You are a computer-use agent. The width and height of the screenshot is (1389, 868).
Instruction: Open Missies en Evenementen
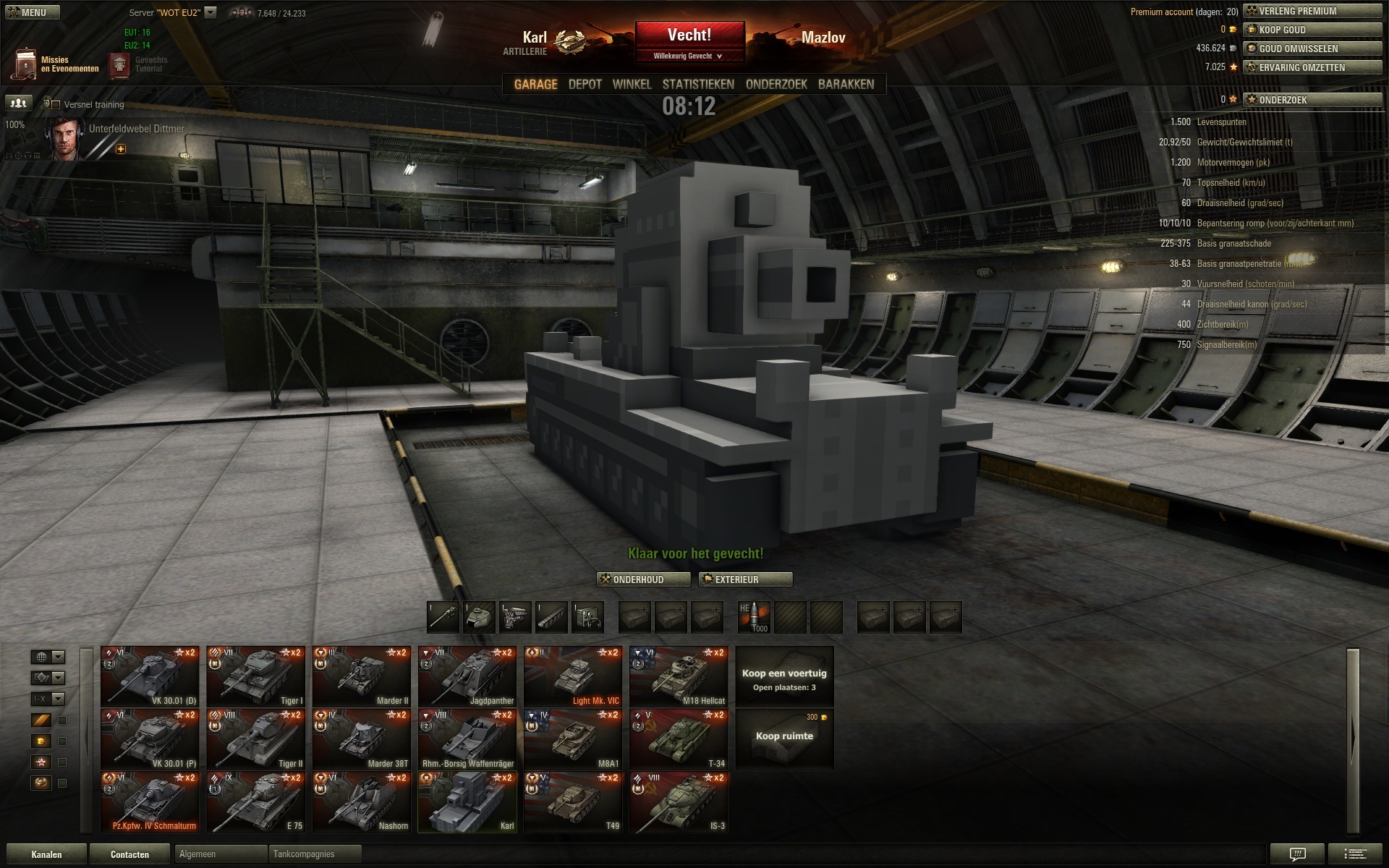click(x=56, y=64)
